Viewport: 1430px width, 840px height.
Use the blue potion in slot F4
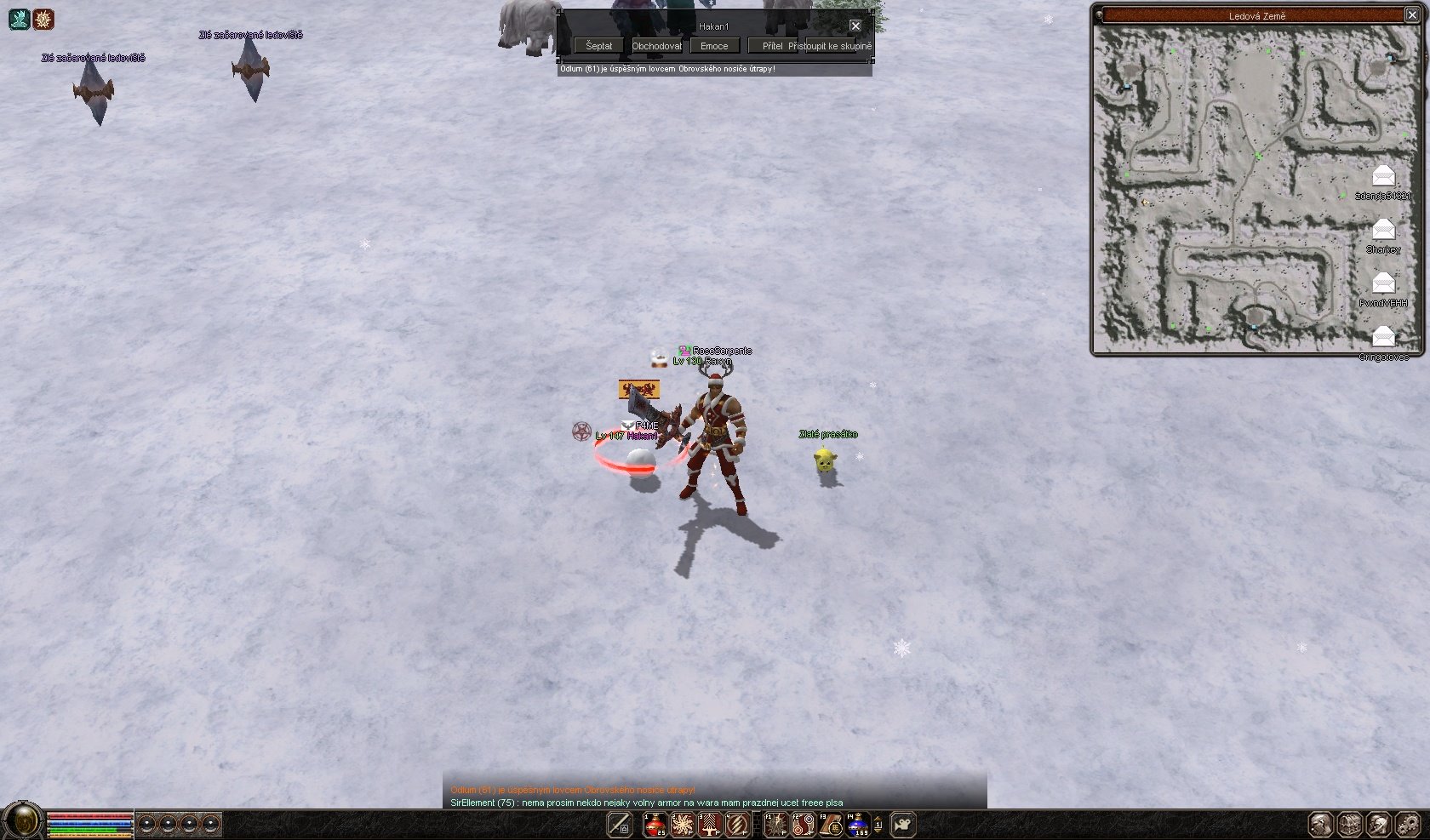857,825
